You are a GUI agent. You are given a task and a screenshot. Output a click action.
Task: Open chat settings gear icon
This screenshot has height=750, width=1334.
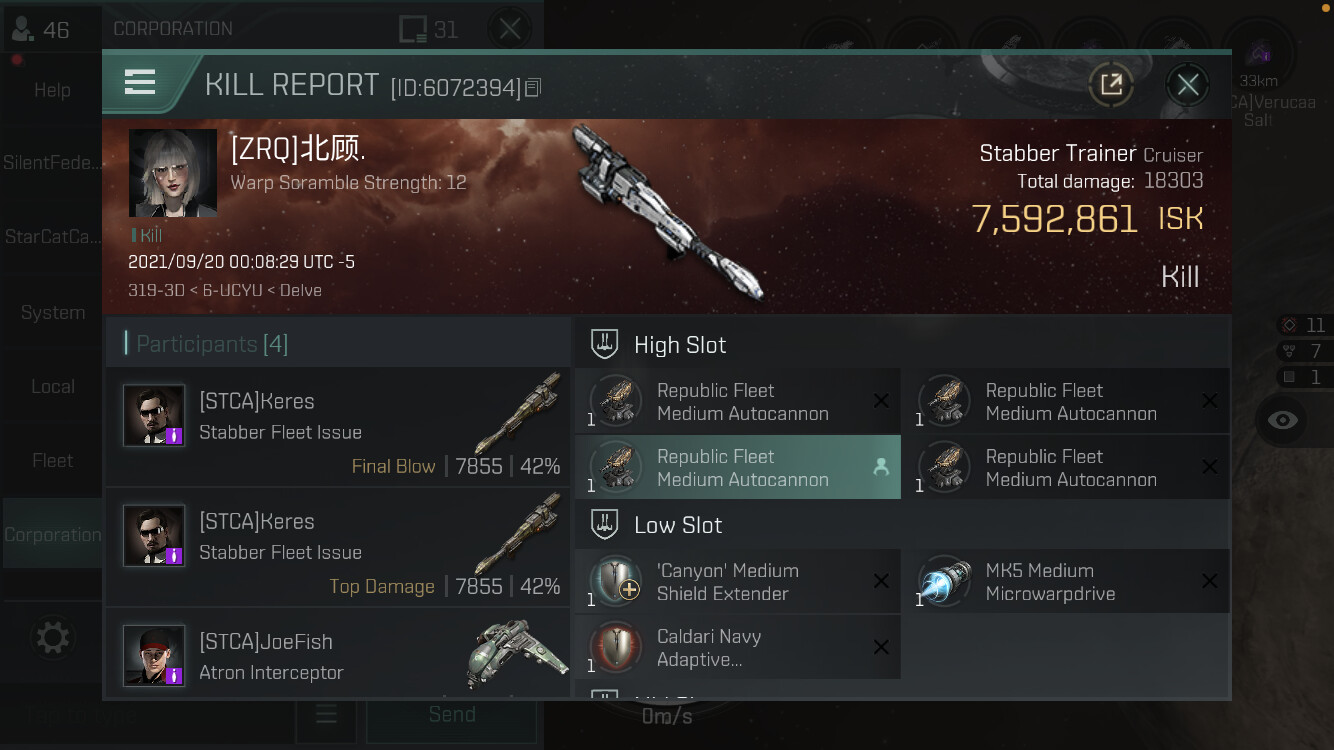(52, 638)
